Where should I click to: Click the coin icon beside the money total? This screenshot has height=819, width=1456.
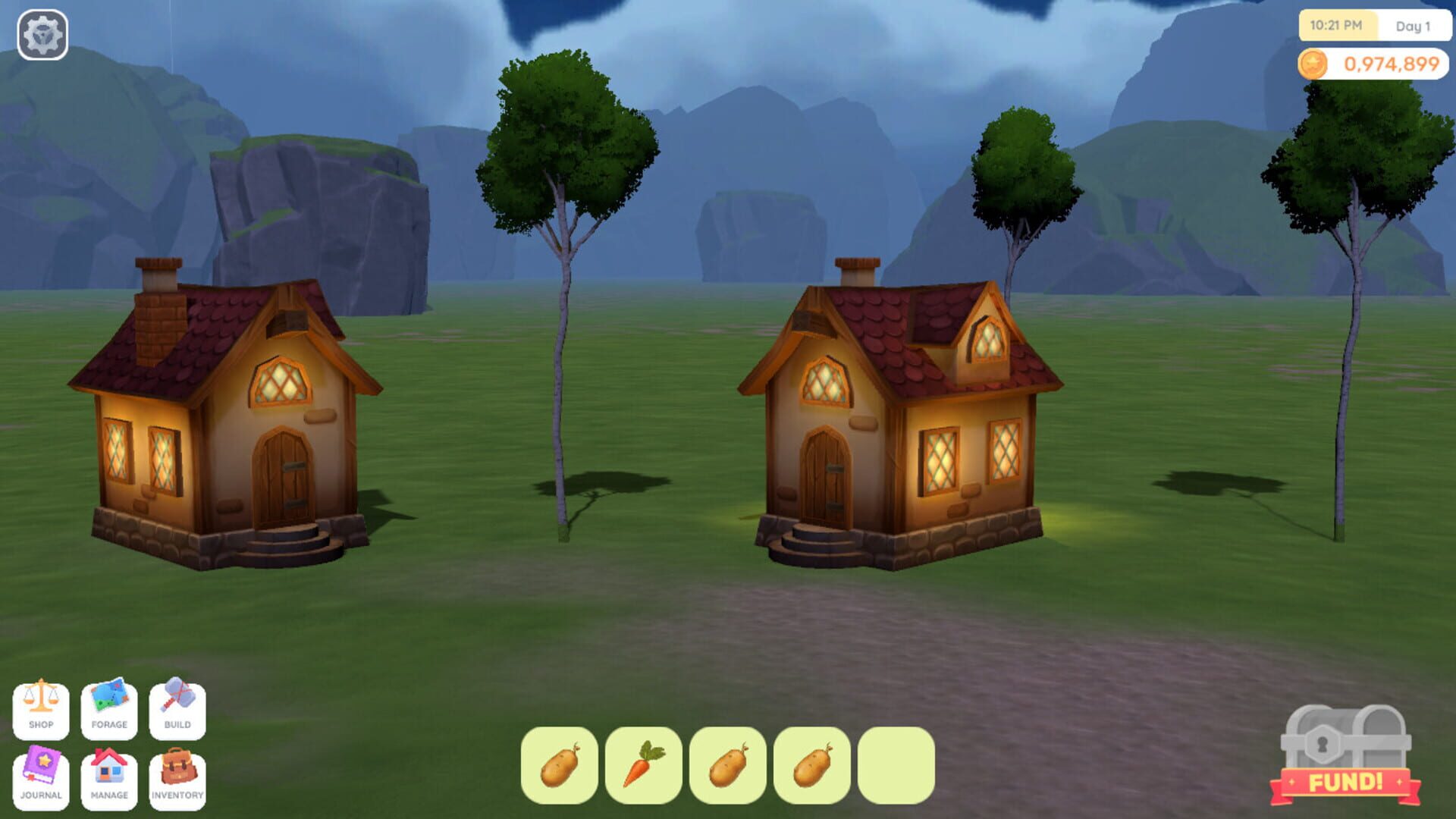[x=1314, y=64]
